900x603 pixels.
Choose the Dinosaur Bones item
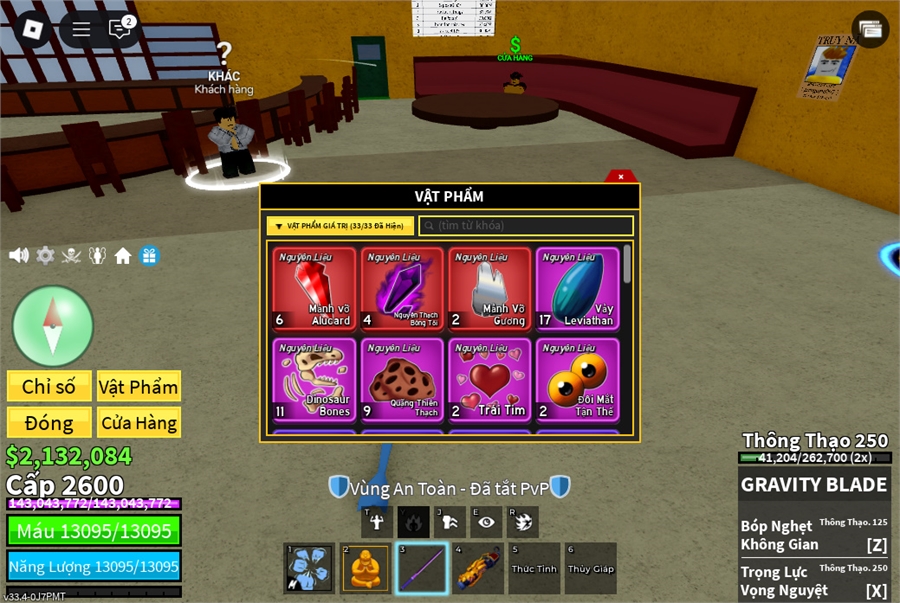point(314,380)
